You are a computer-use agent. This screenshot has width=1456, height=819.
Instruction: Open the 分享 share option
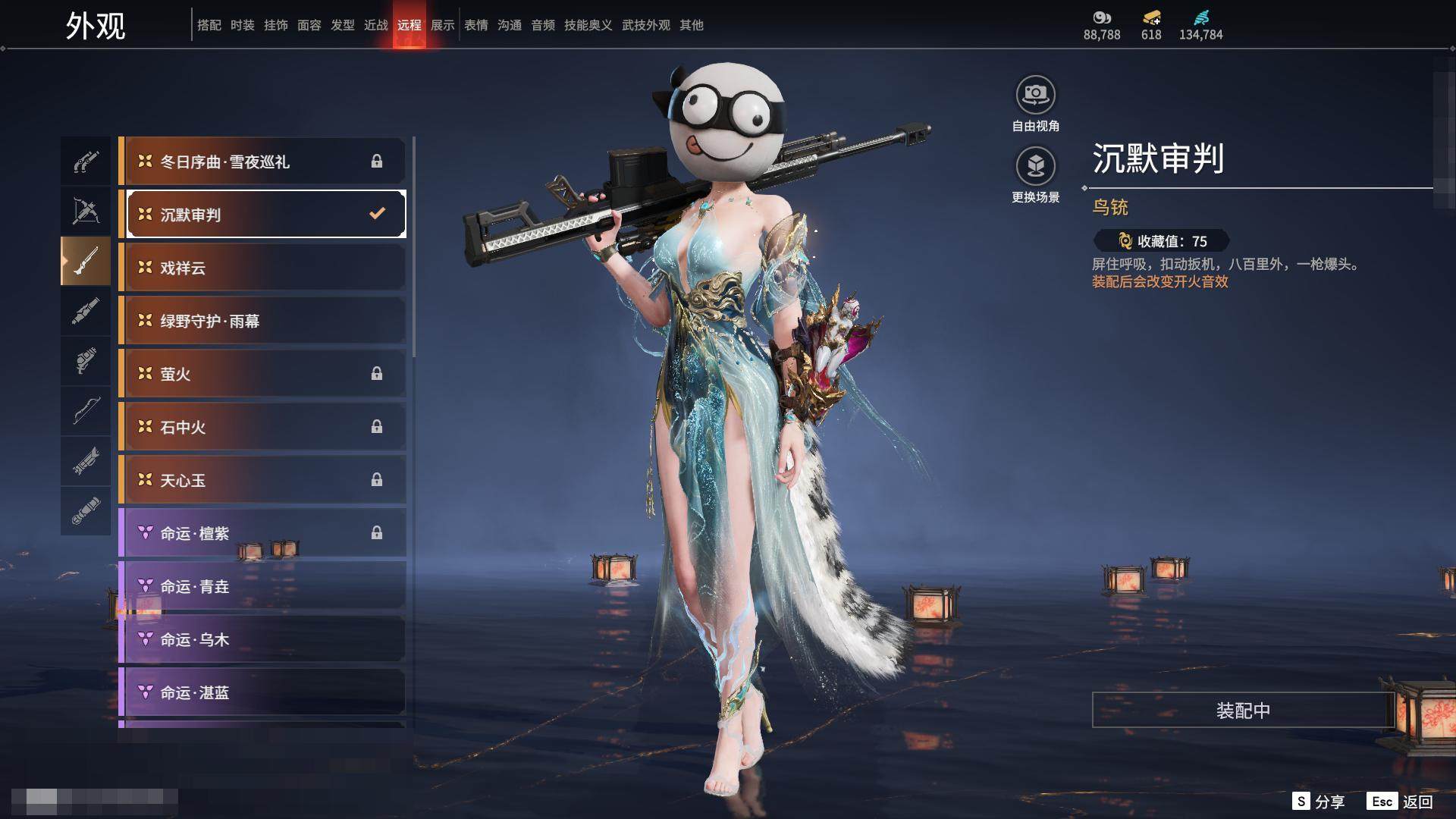[1319, 802]
